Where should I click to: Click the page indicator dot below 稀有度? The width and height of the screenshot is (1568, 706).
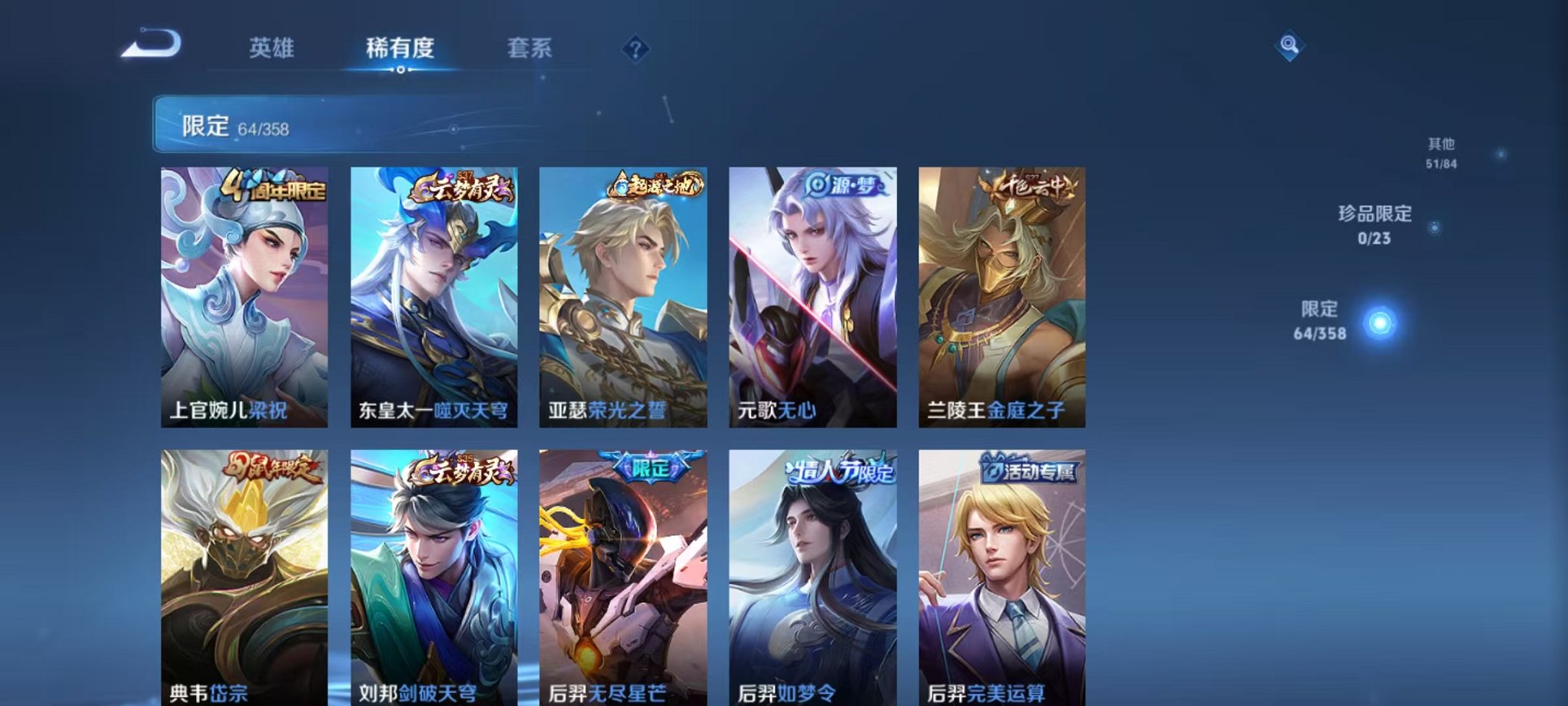point(399,71)
